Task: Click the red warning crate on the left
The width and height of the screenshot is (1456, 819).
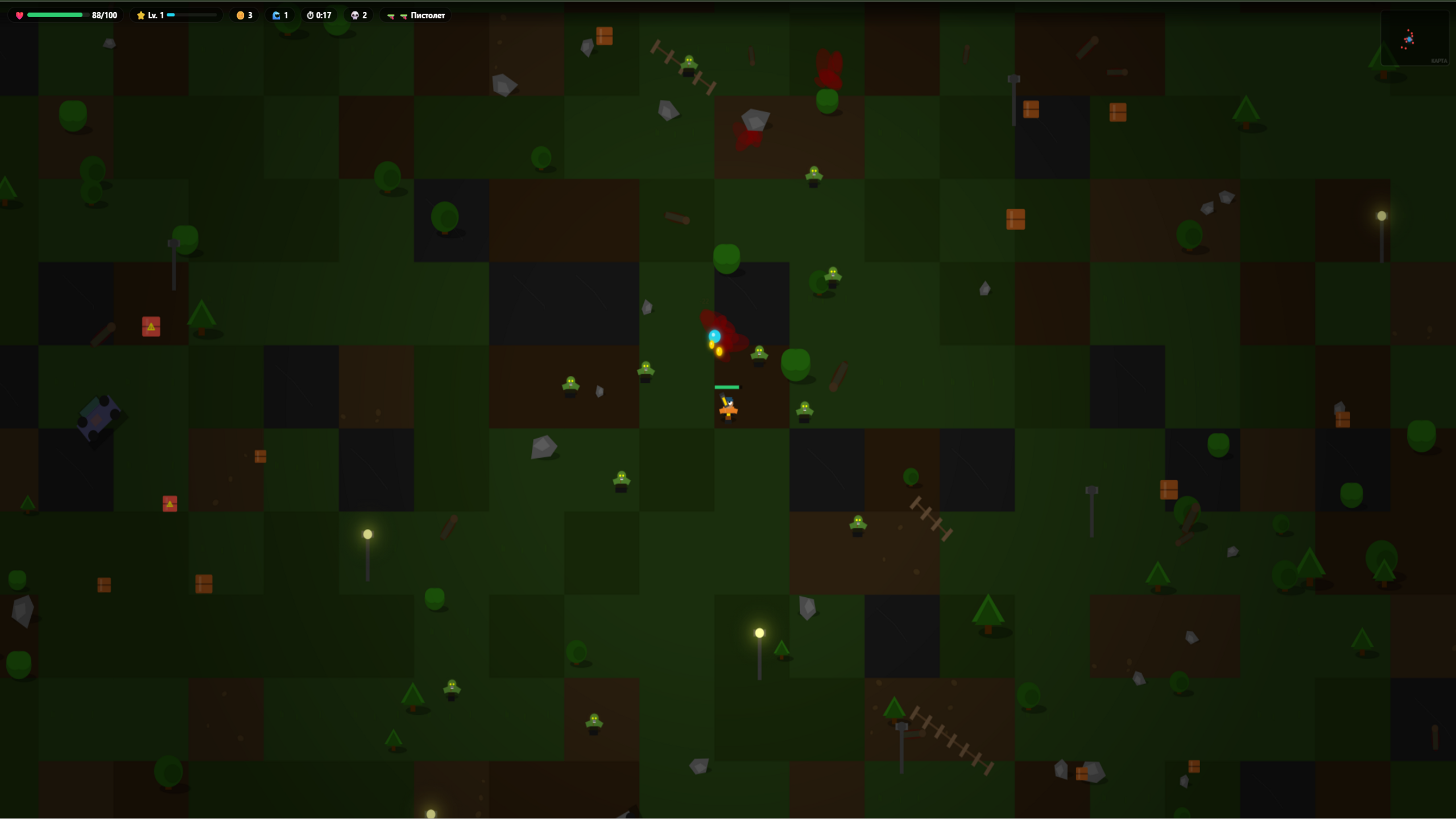Action: 151,326
